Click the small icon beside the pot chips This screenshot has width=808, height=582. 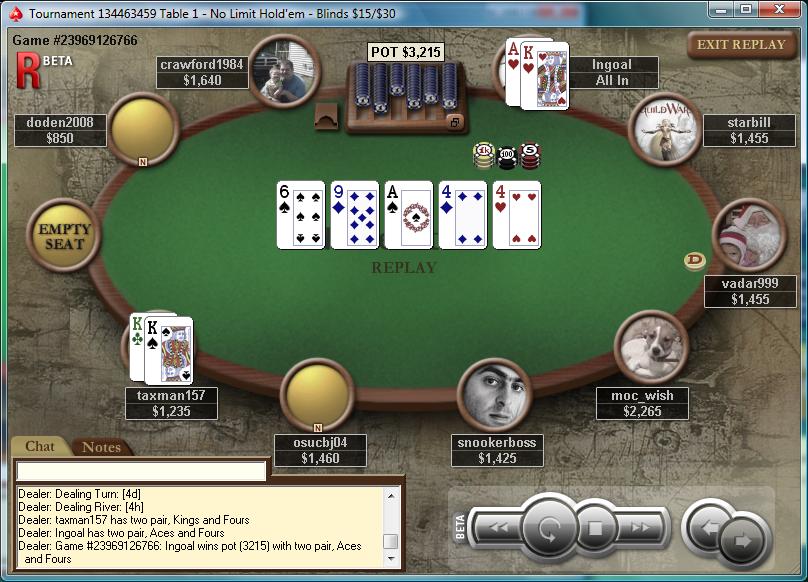454,122
